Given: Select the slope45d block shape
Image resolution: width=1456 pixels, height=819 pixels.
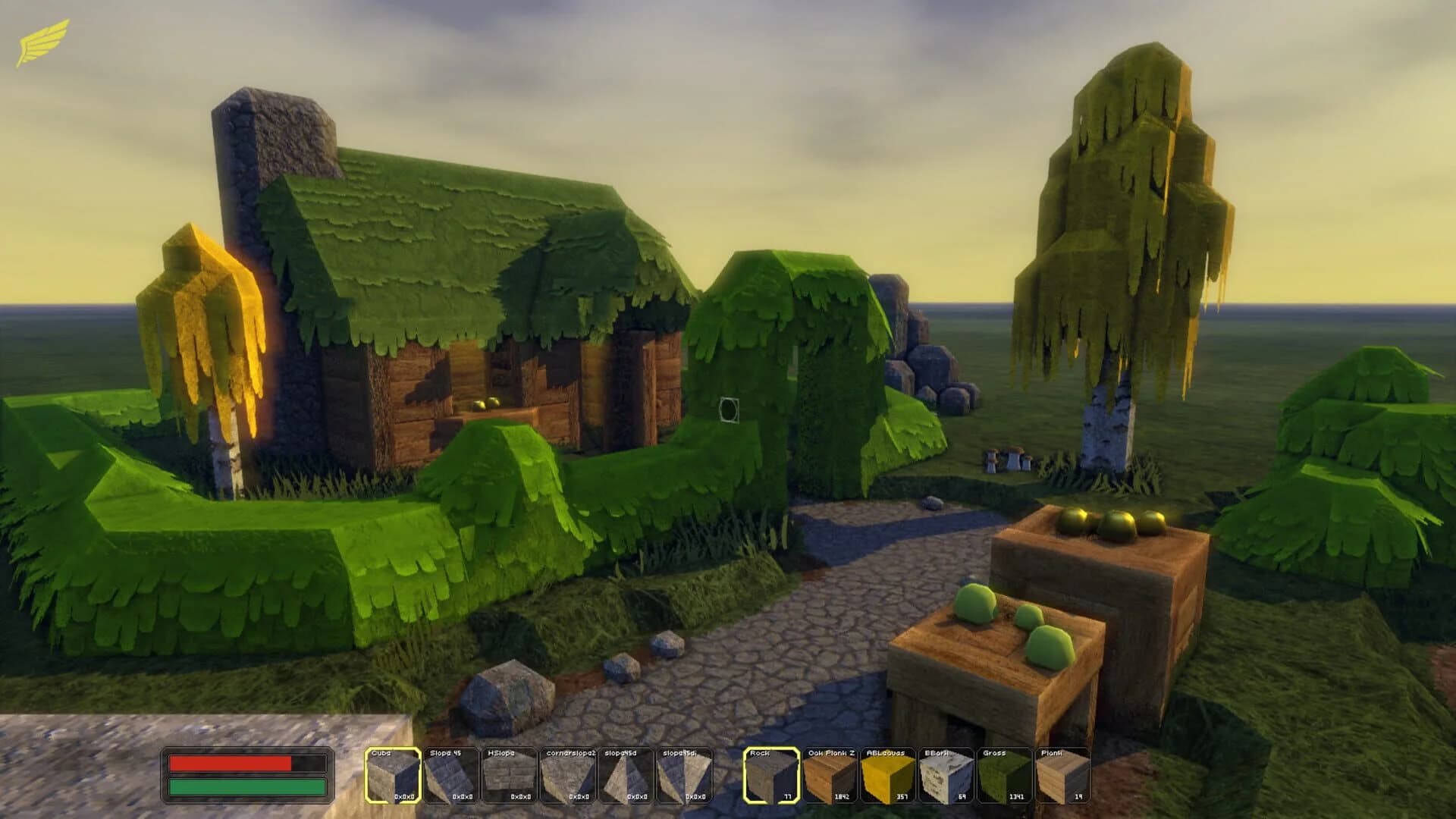Looking at the screenshot, I should 627,773.
